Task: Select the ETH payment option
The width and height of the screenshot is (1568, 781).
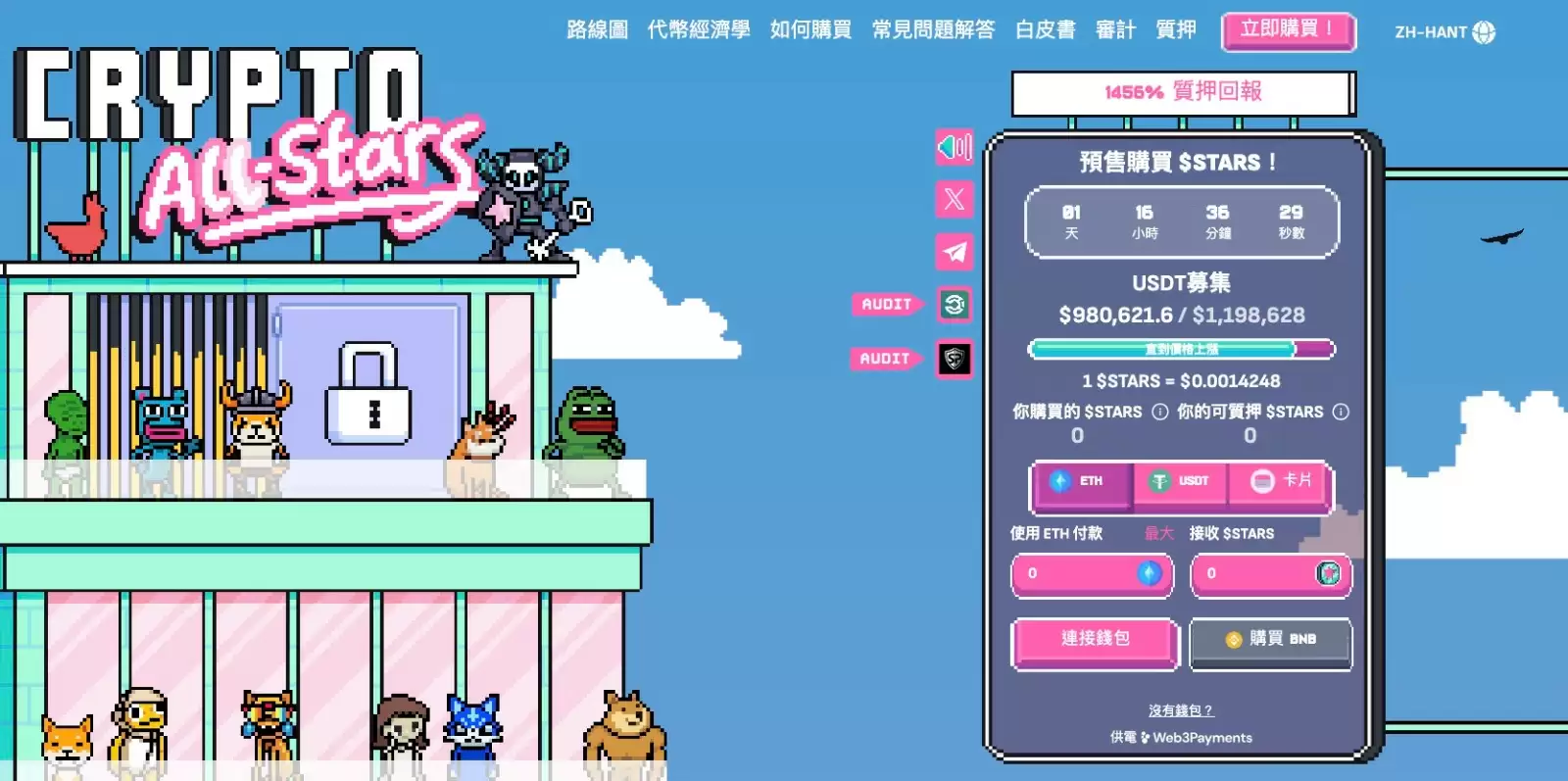Action: (1082, 480)
